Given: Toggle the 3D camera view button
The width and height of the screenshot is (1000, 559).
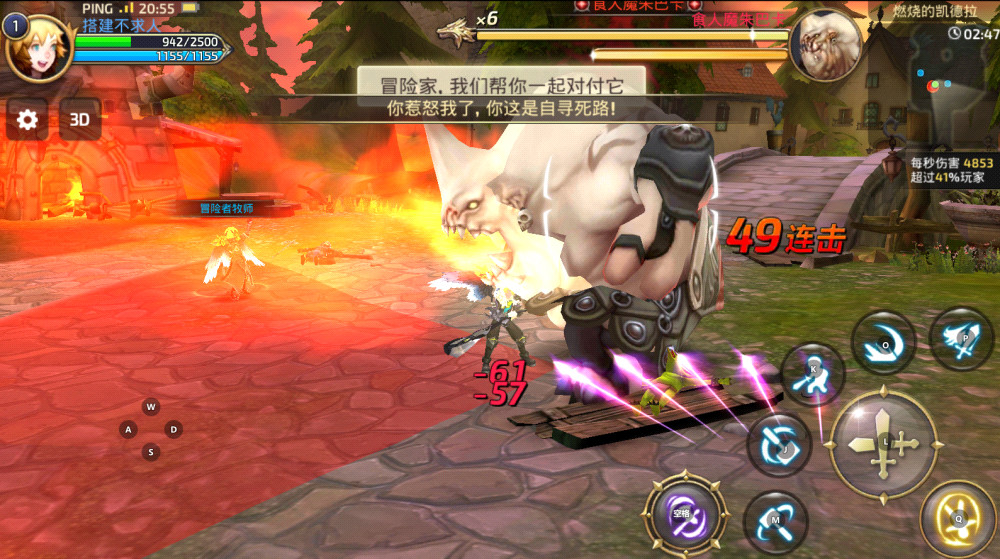Looking at the screenshot, I should click(80, 121).
